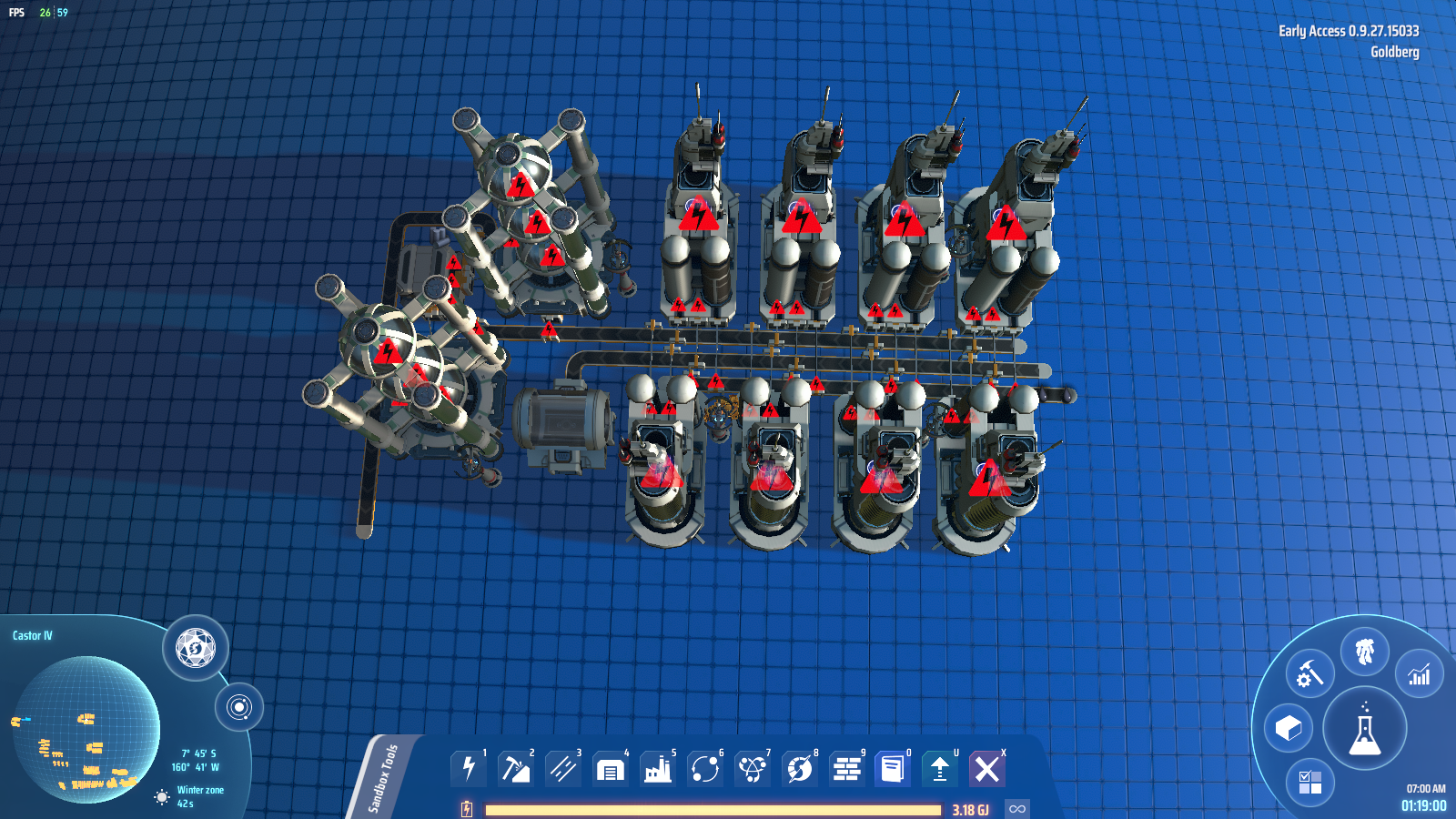Select the pickaxe mining tool in slot 2
The image size is (1456, 819).
(x=516, y=769)
